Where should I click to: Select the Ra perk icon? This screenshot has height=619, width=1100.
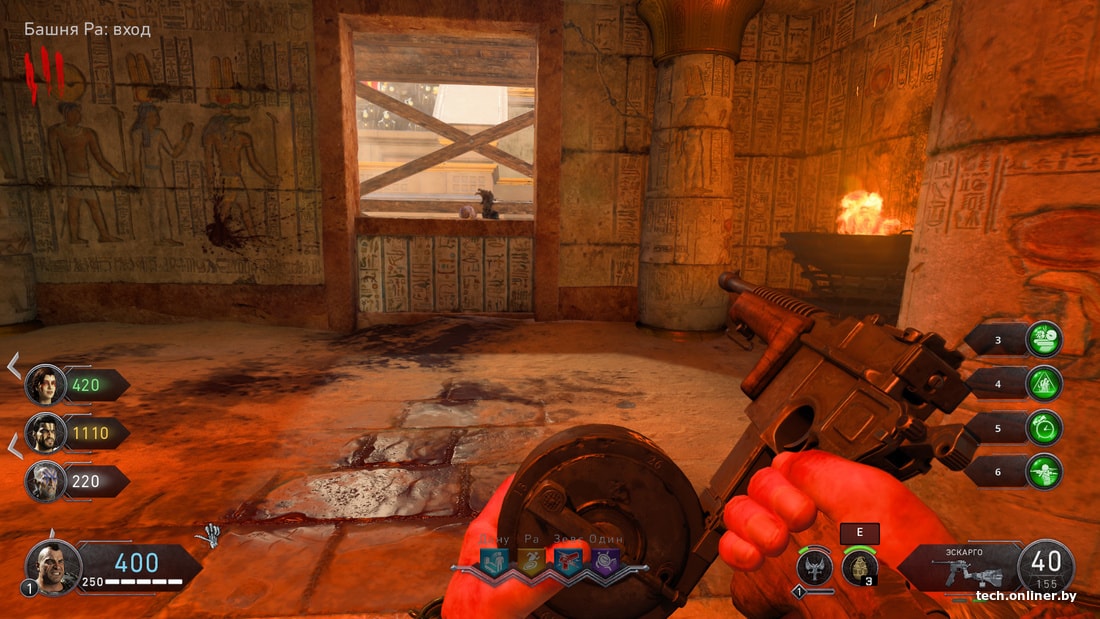point(531,562)
